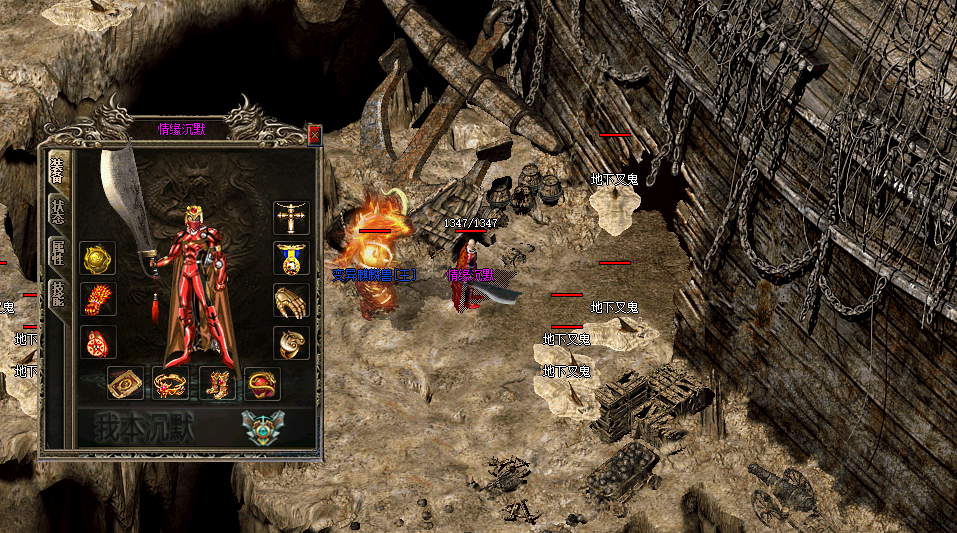Show the 属性 attributes tab
This screenshot has height=533, width=957.
[57, 252]
